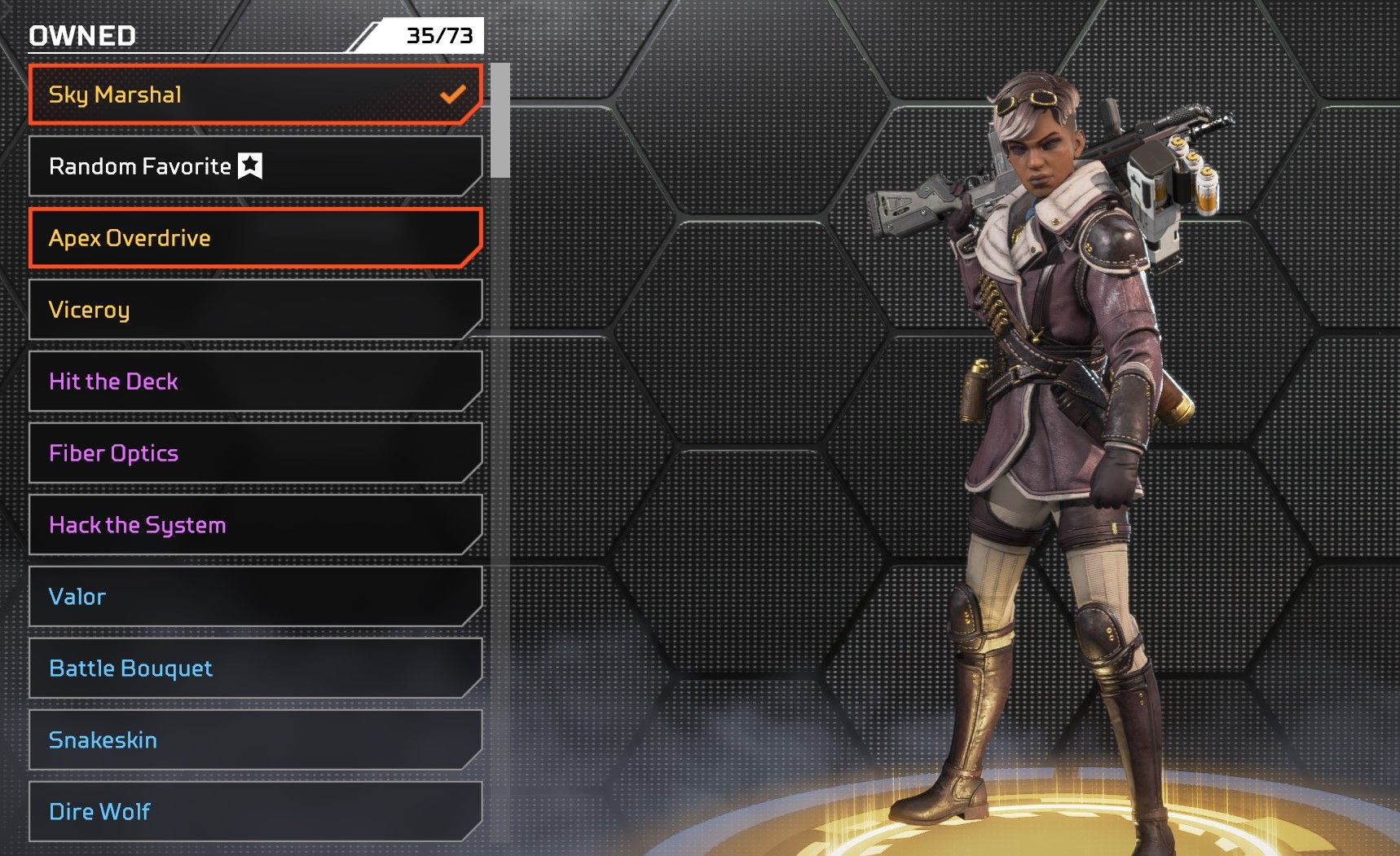This screenshot has width=1400, height=856.
Task: Select the Fiber Optics skin
Action: [x=254, y=453]
